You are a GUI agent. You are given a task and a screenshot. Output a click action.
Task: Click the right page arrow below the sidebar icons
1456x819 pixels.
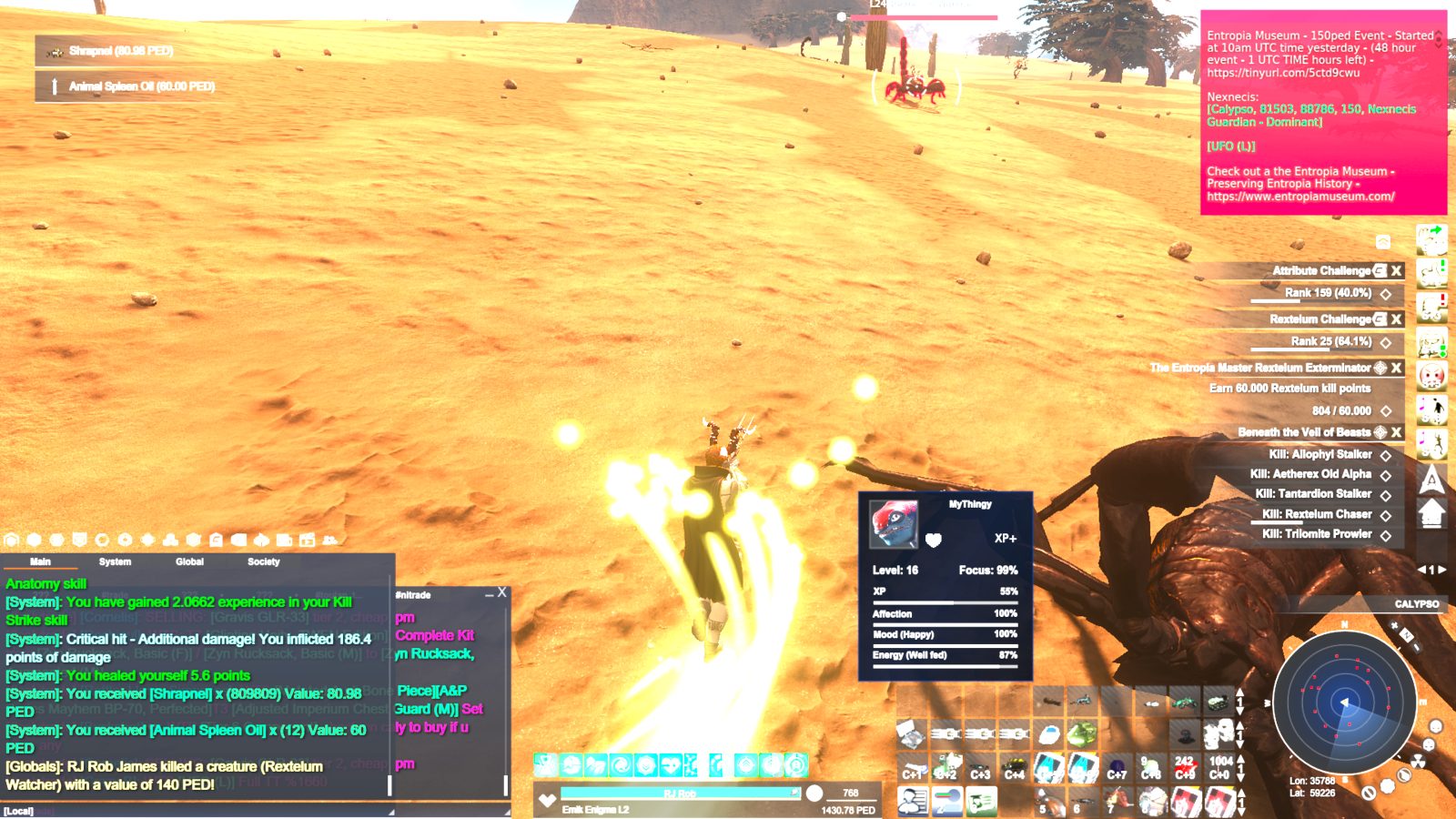coord(1441,571)
